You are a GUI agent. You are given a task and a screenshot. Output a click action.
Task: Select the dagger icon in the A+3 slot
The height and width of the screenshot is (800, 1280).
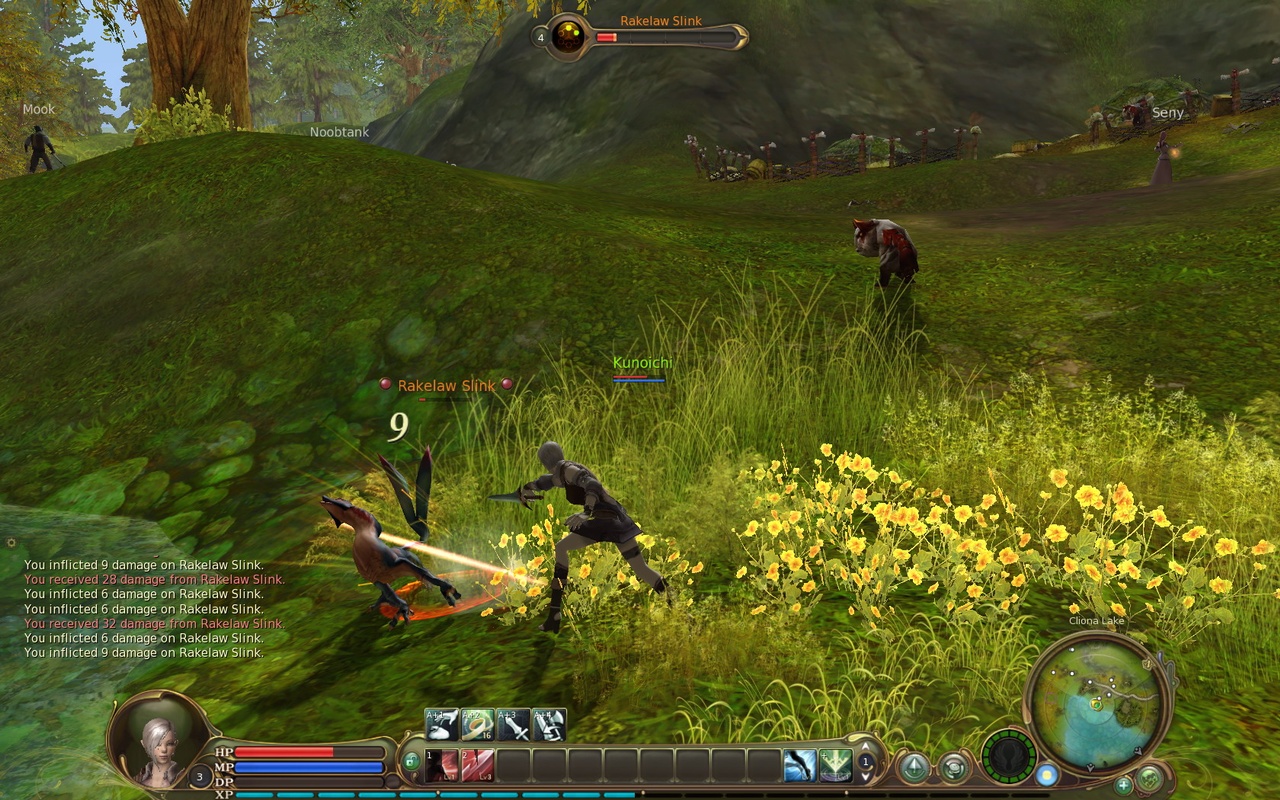click(x=513, y=723)
